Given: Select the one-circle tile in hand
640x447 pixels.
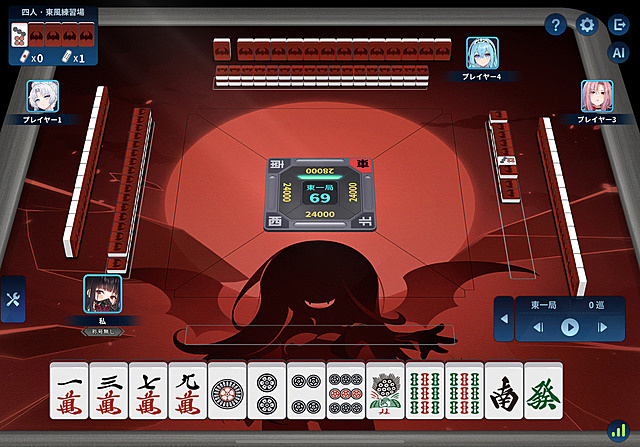Looking at the screenshot, I should click(227, 390).
